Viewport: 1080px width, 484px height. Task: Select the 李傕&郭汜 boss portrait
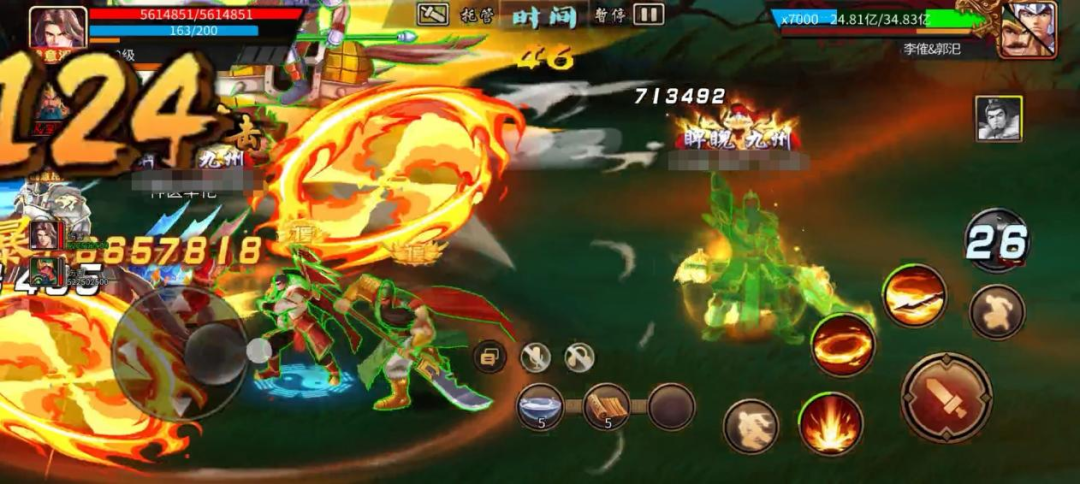click(x=1027, y=29)
